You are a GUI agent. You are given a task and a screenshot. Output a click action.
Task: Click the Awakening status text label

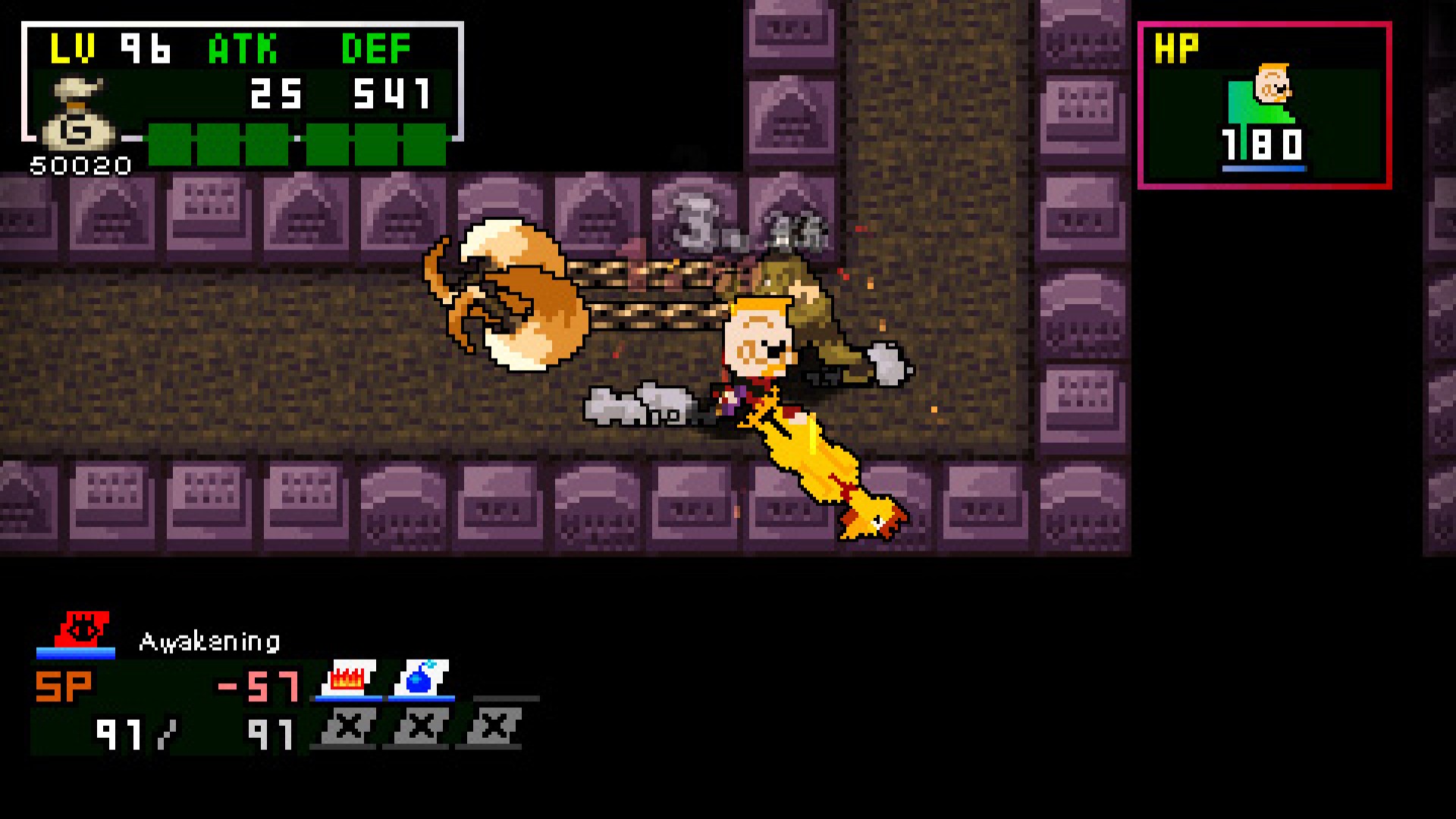[209, 642]
